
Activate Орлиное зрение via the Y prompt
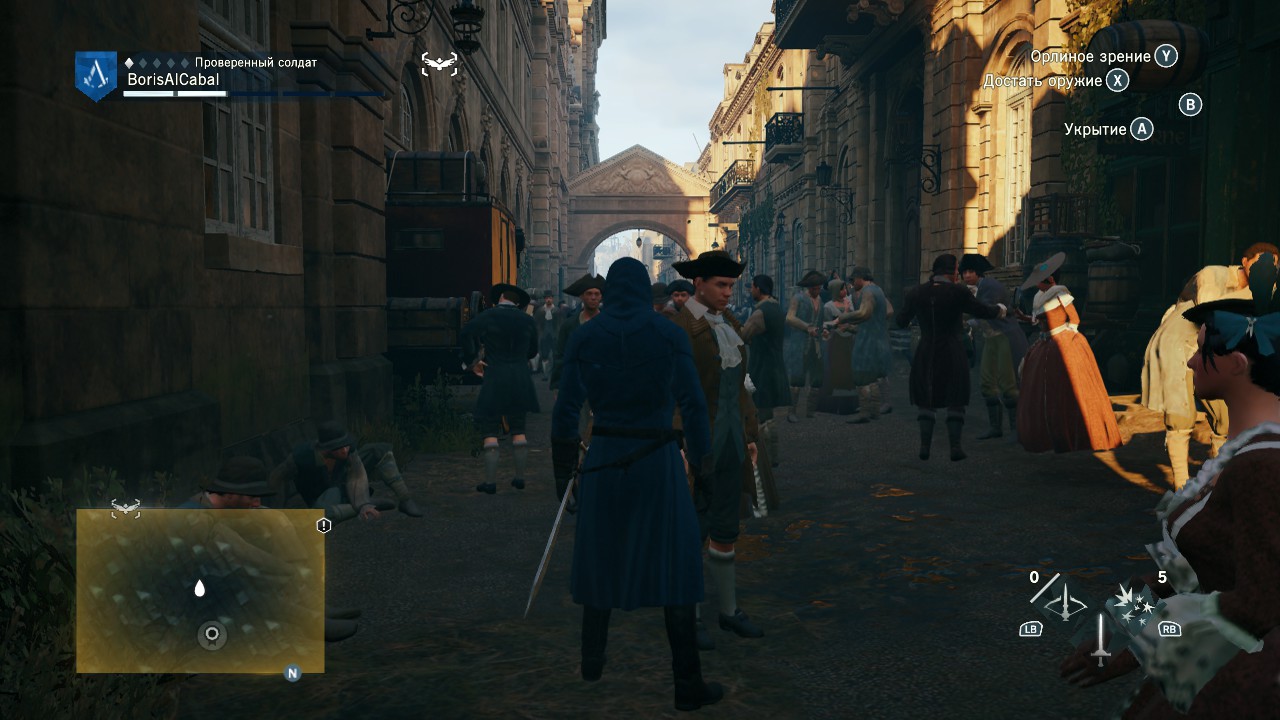tap(1166, 57)
